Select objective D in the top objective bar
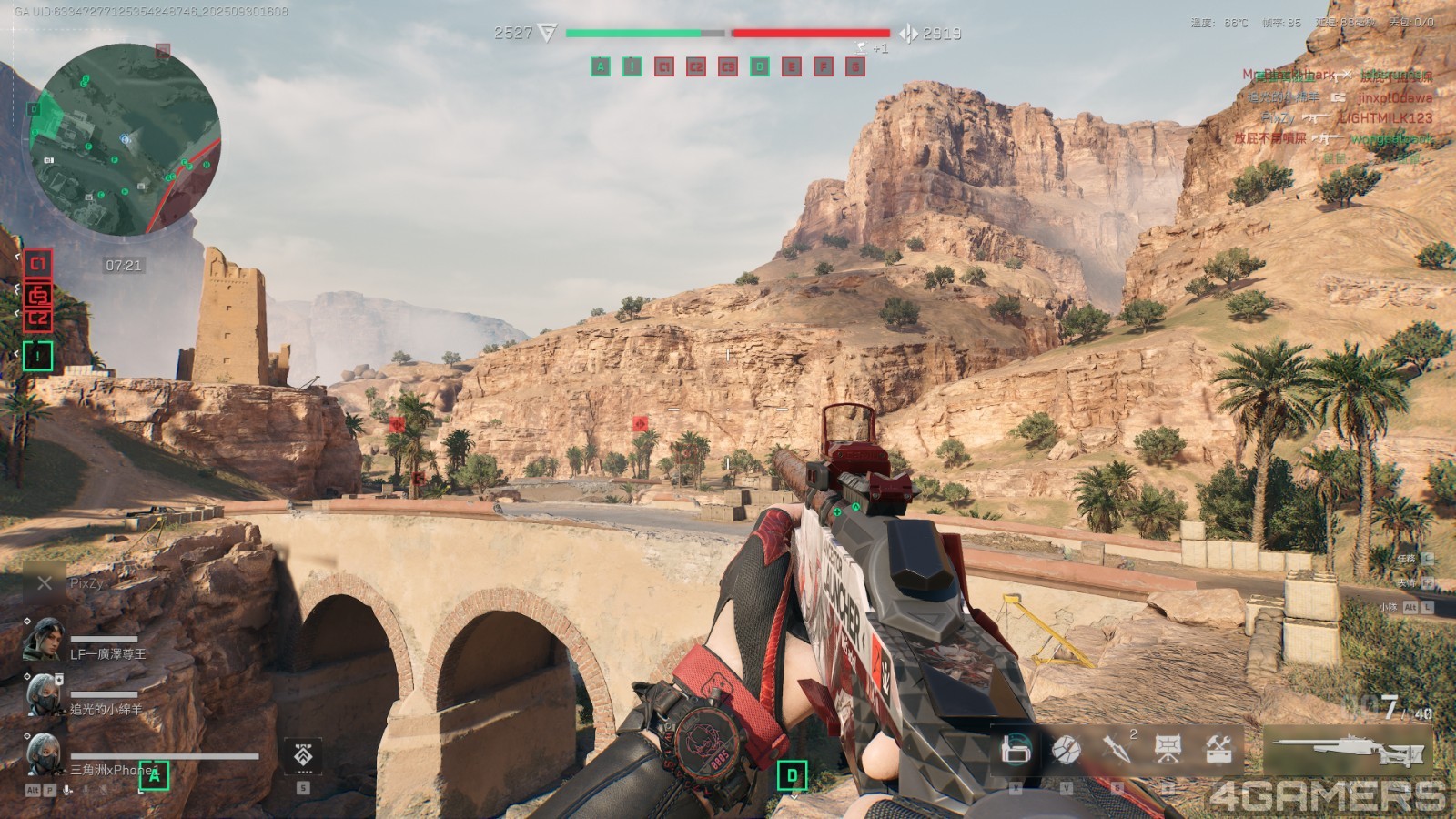 coord(760,66)
